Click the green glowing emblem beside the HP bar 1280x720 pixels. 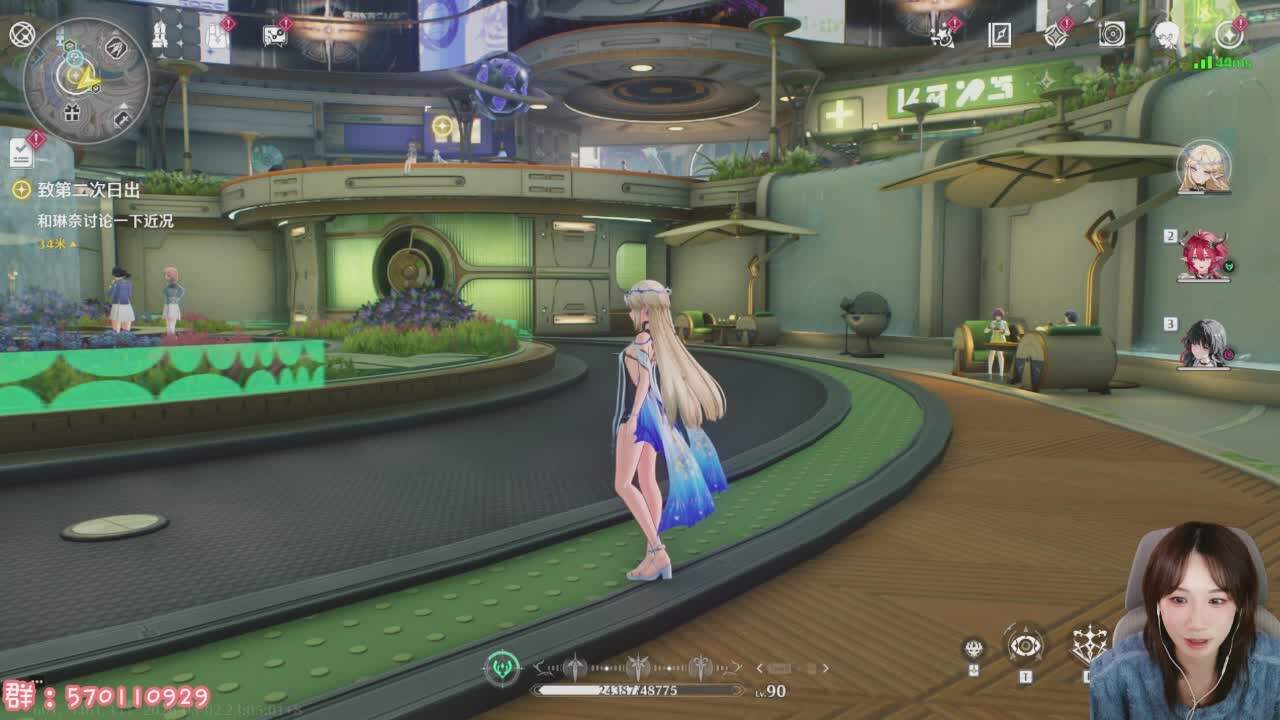tap(501, 668)
